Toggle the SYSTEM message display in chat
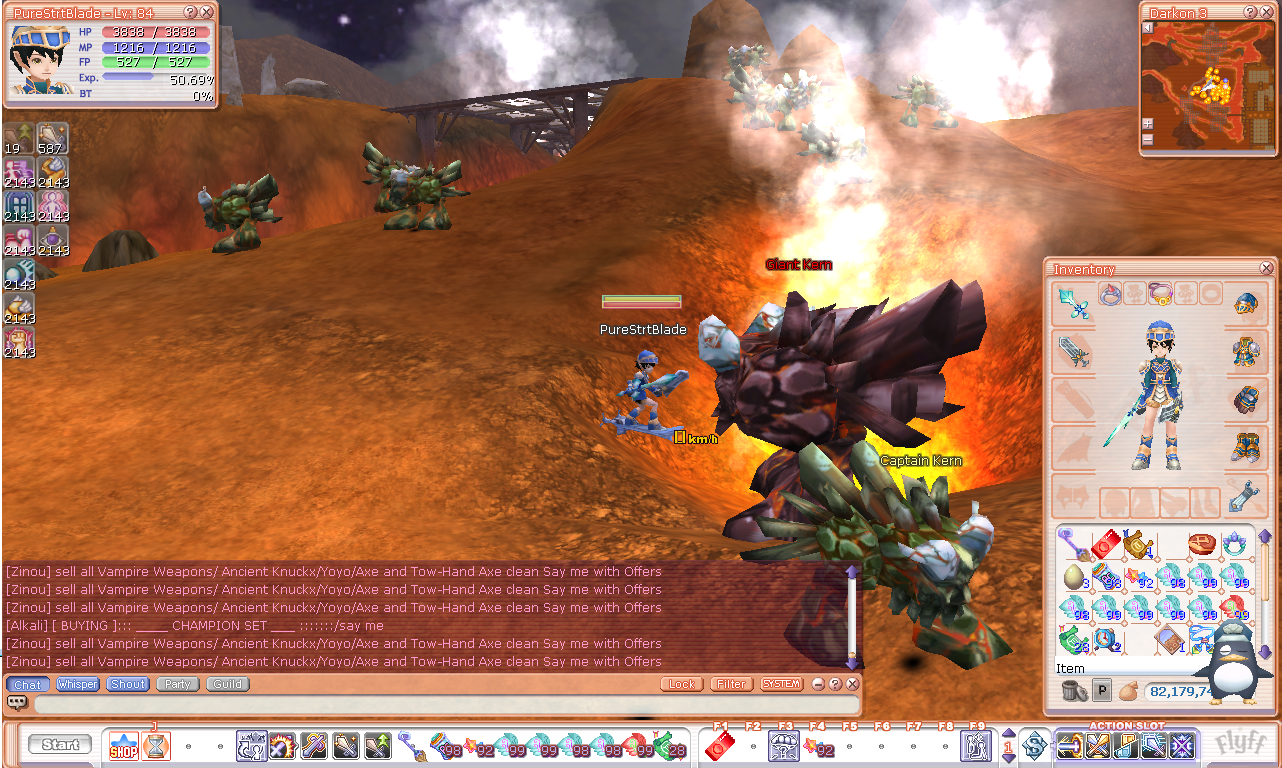Screen dimensions: 1282x768 pyautogui.click(x=780, y=684)
